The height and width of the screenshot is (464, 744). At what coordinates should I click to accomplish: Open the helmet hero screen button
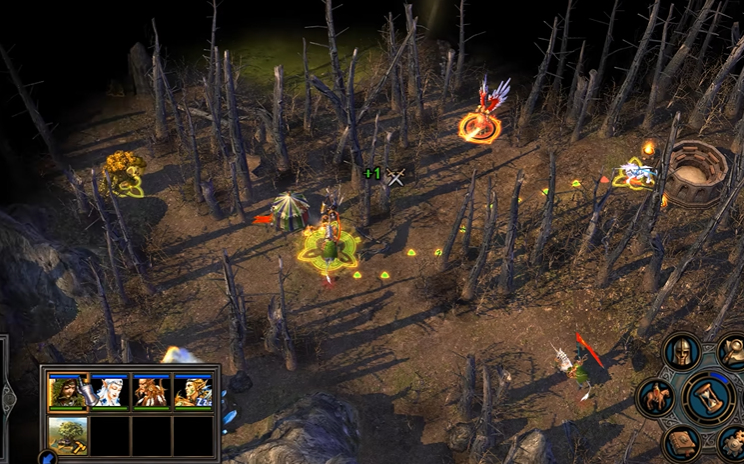pos(682,352)
